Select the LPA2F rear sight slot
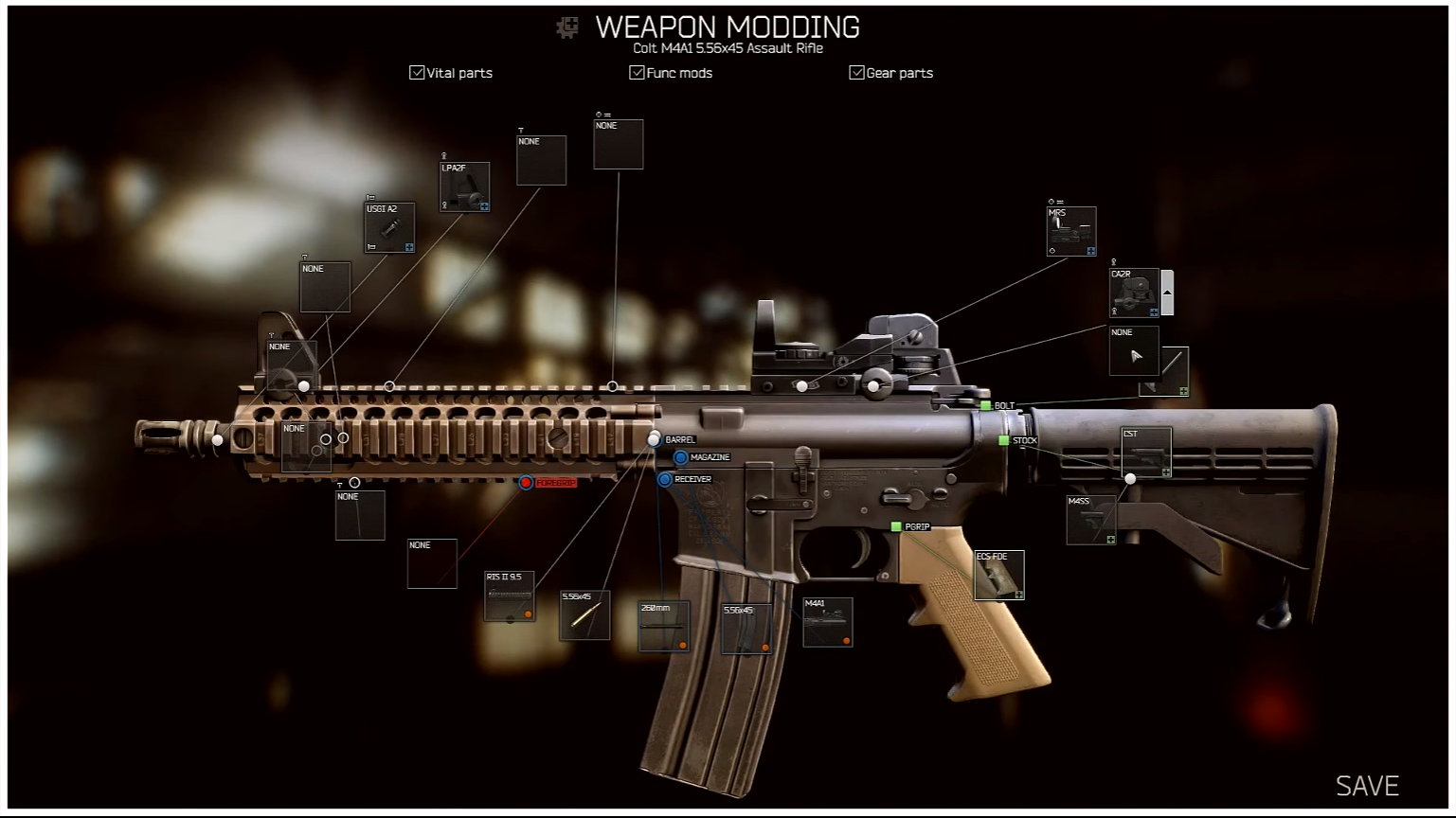This screenshot has width=1456, height=818. point(464,187)
